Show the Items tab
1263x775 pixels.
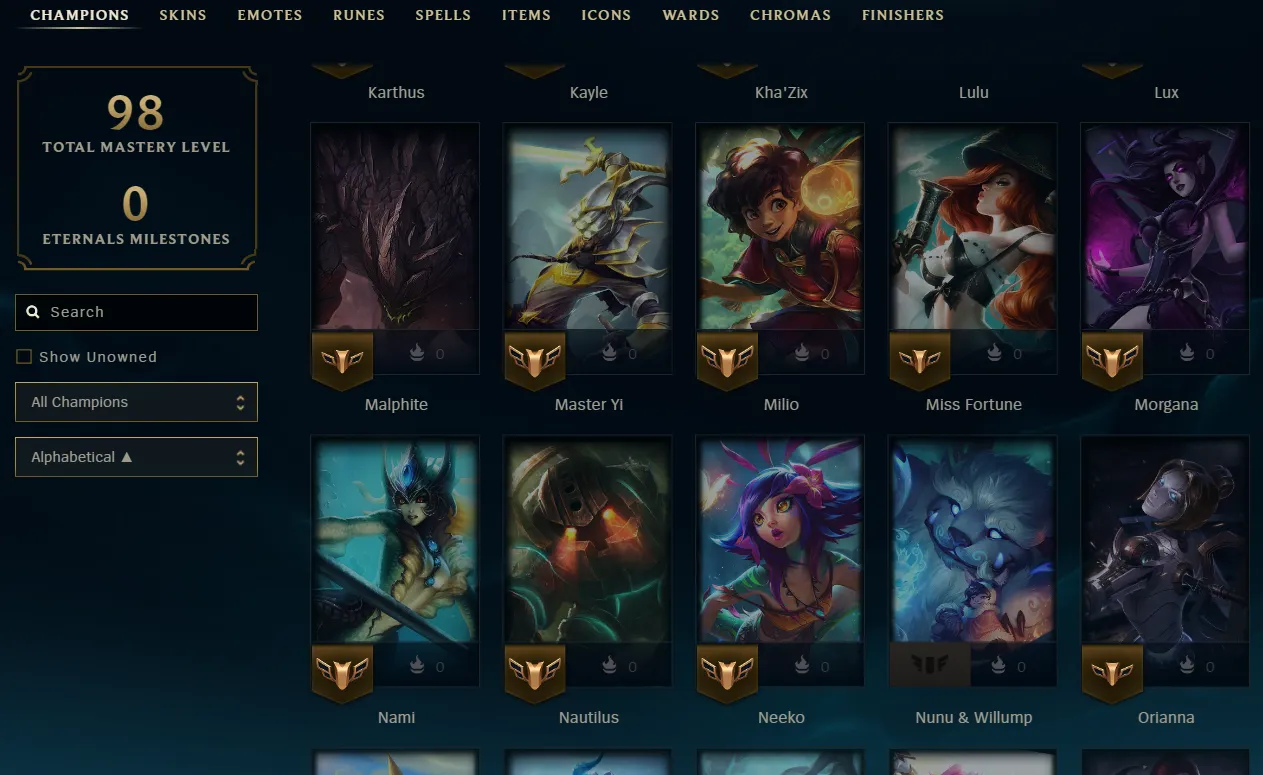(526, 15)
